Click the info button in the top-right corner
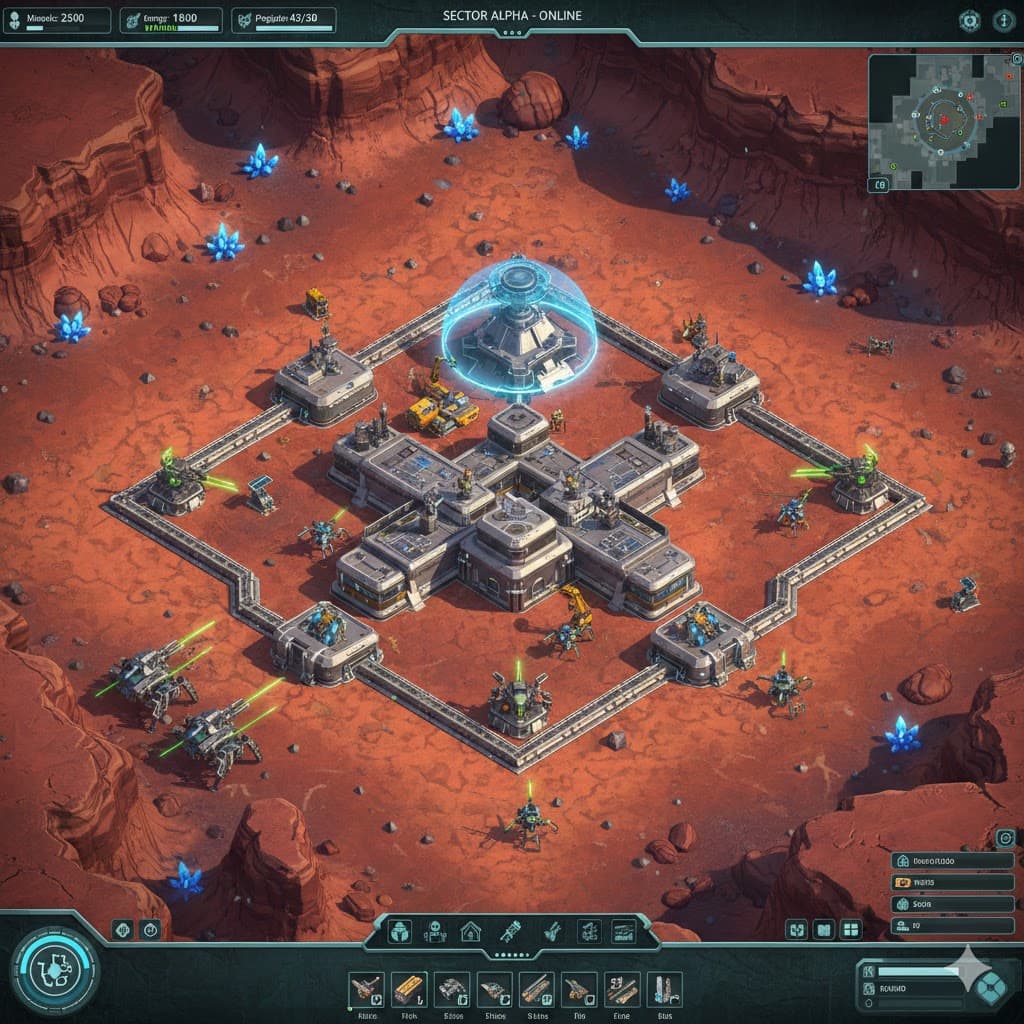Image resolution: width=1024 pixels, height=1024 pixels. [x=1003, y=19]
